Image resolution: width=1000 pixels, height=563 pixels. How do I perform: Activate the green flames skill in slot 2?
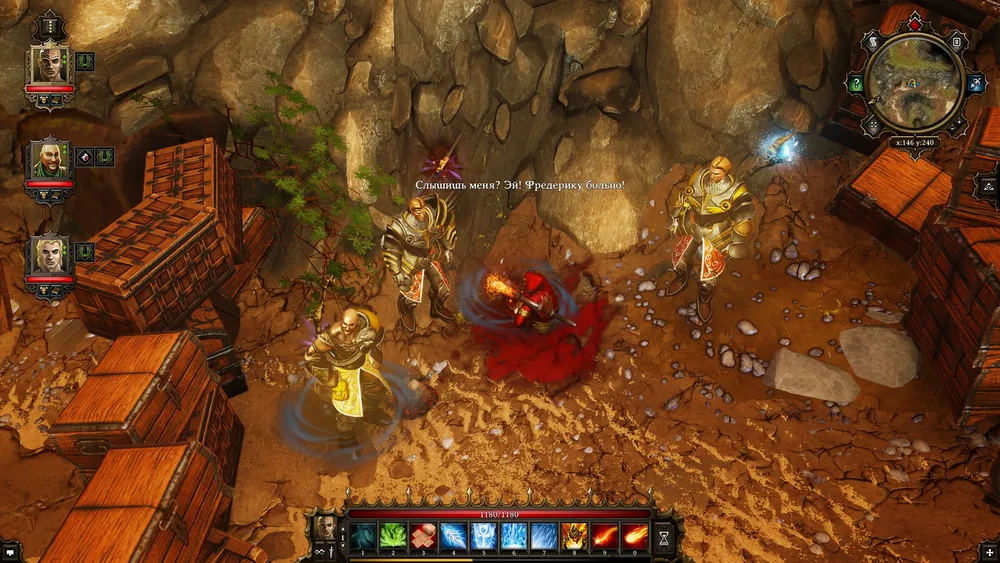pos(393,537)
